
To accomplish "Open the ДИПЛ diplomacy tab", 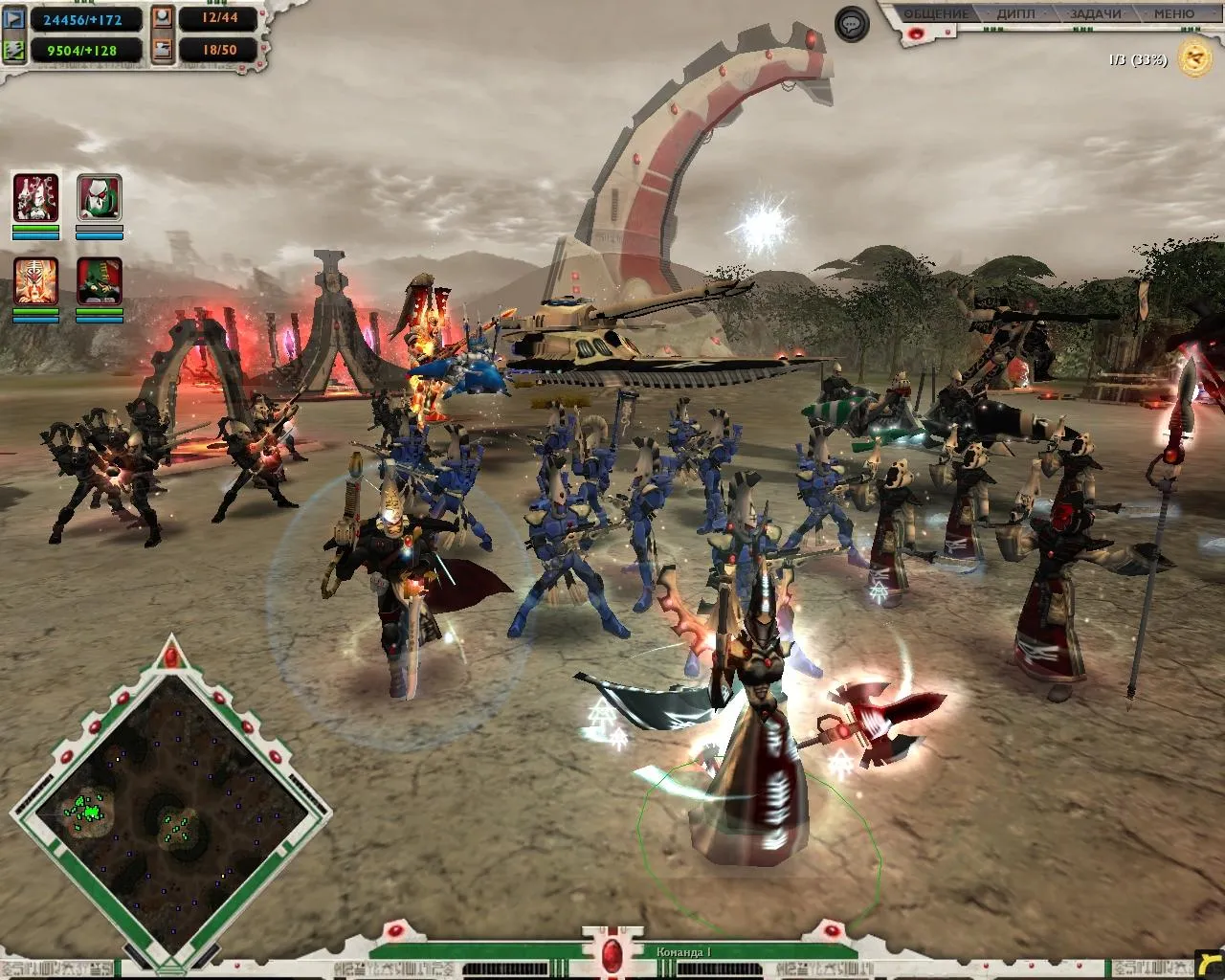I will (1016, 14).
